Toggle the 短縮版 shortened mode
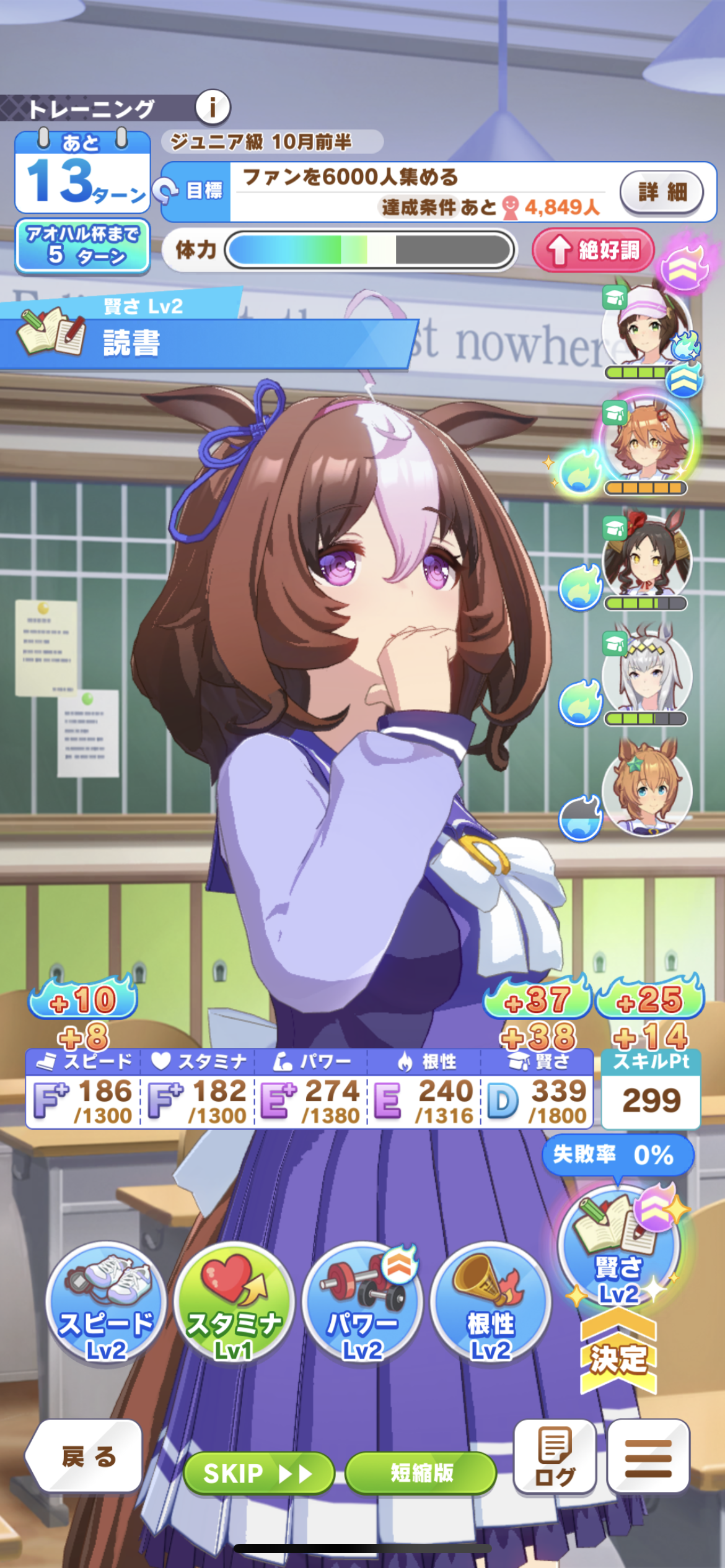725x1568 pixels. coord(421,1473)
